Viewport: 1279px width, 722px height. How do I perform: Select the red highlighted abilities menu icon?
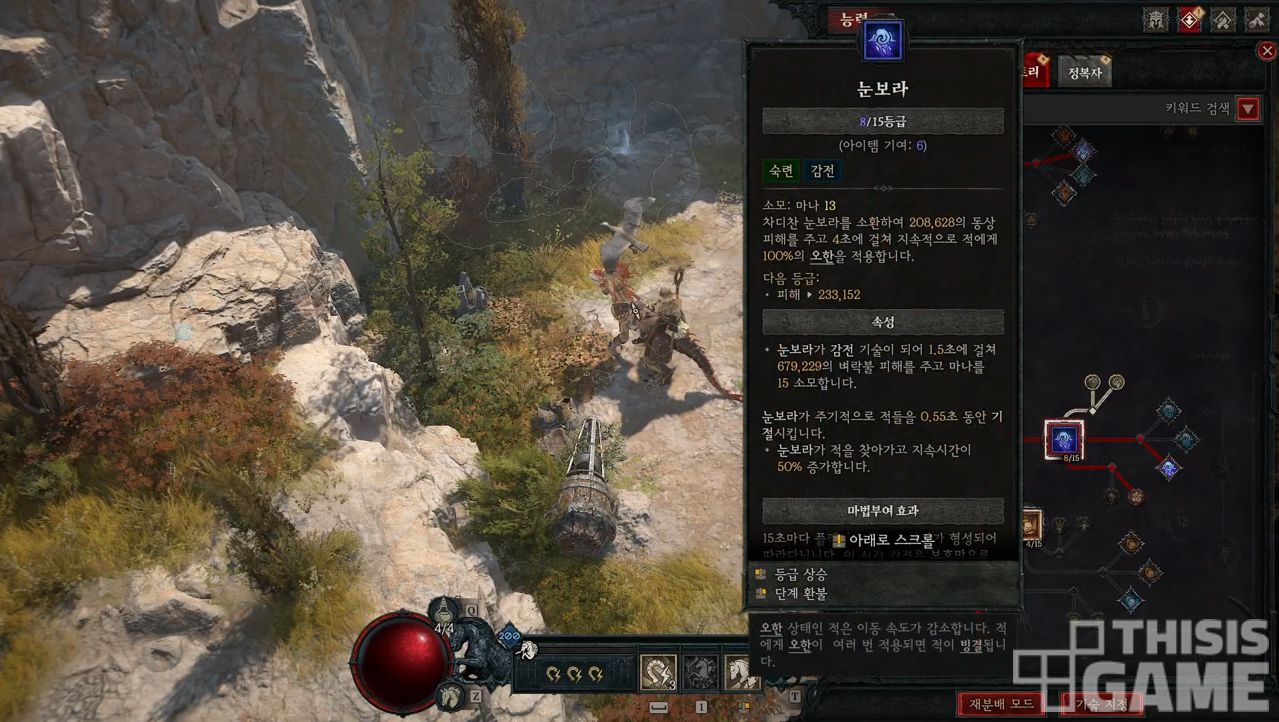(1189, 19)
